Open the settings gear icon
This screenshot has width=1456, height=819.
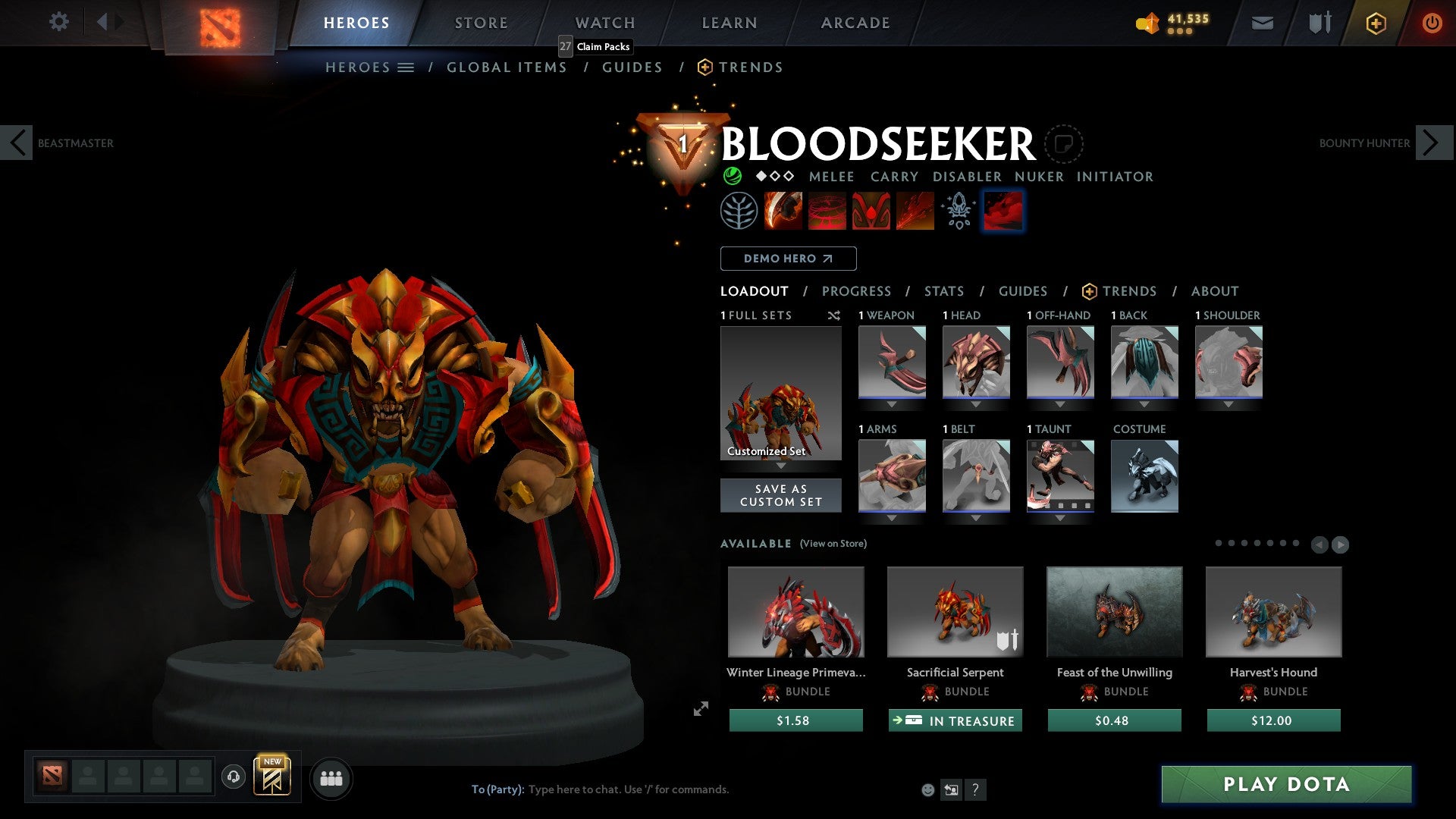(59, 22)
